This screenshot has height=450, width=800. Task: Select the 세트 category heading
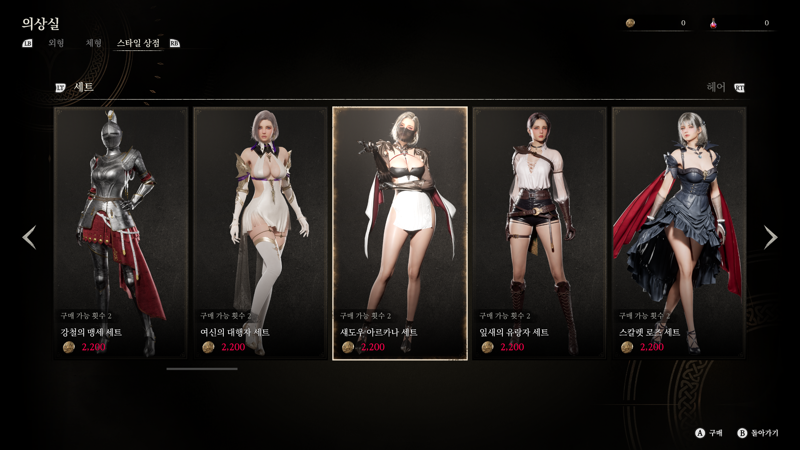[x=83, y=87]
